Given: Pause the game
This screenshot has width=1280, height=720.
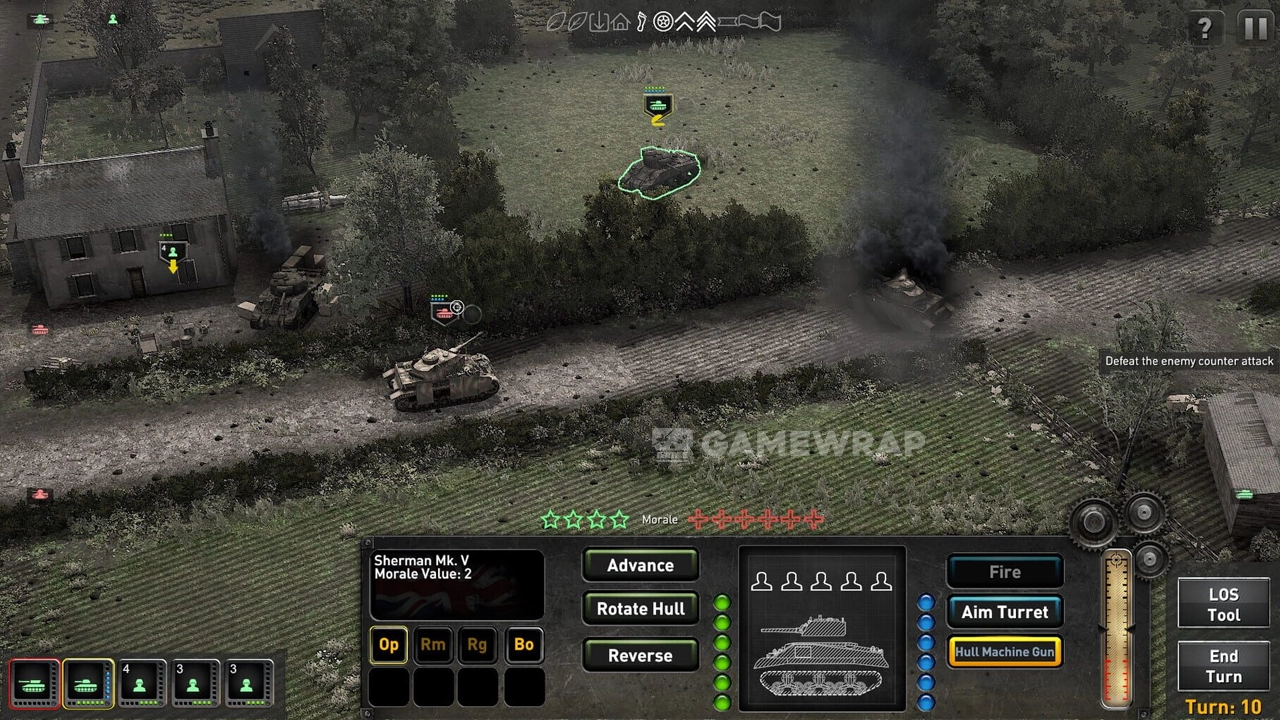Looking at the screenshot, I should 1255,28.
